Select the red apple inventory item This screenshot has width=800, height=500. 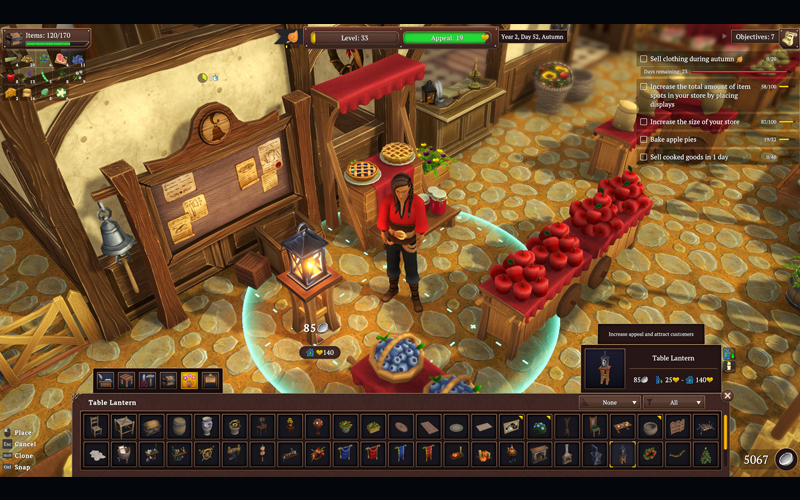tap(11, 76)
